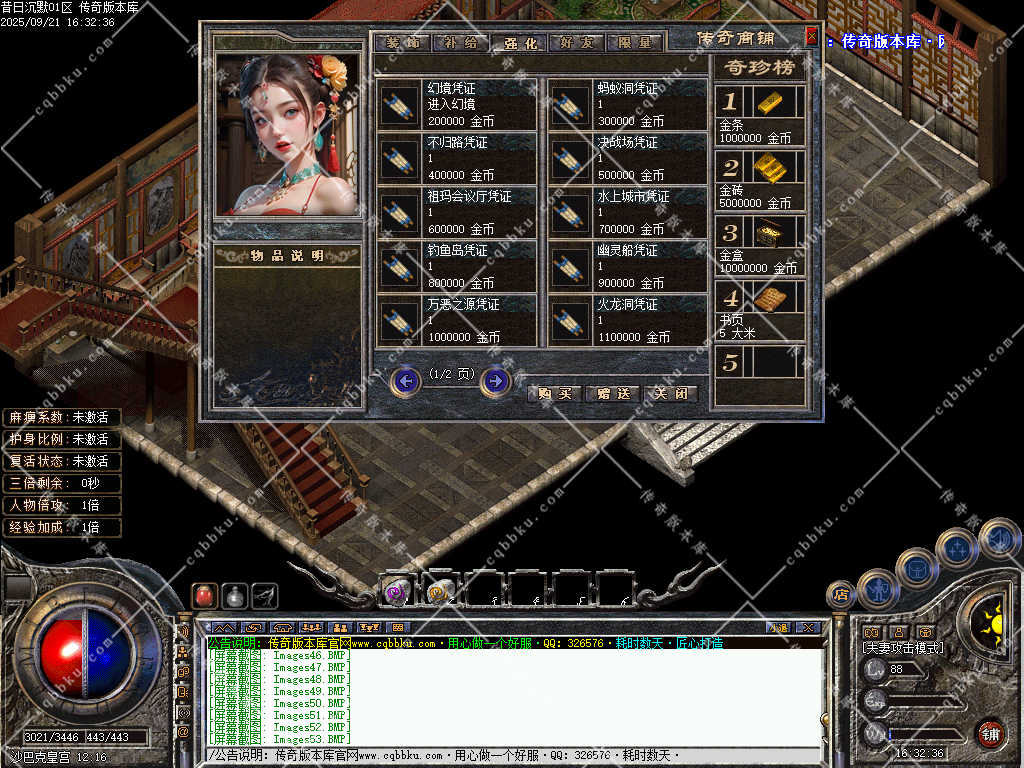1024x768 pixels.
Task: Go to the next shop page
Action: (495, 381)
